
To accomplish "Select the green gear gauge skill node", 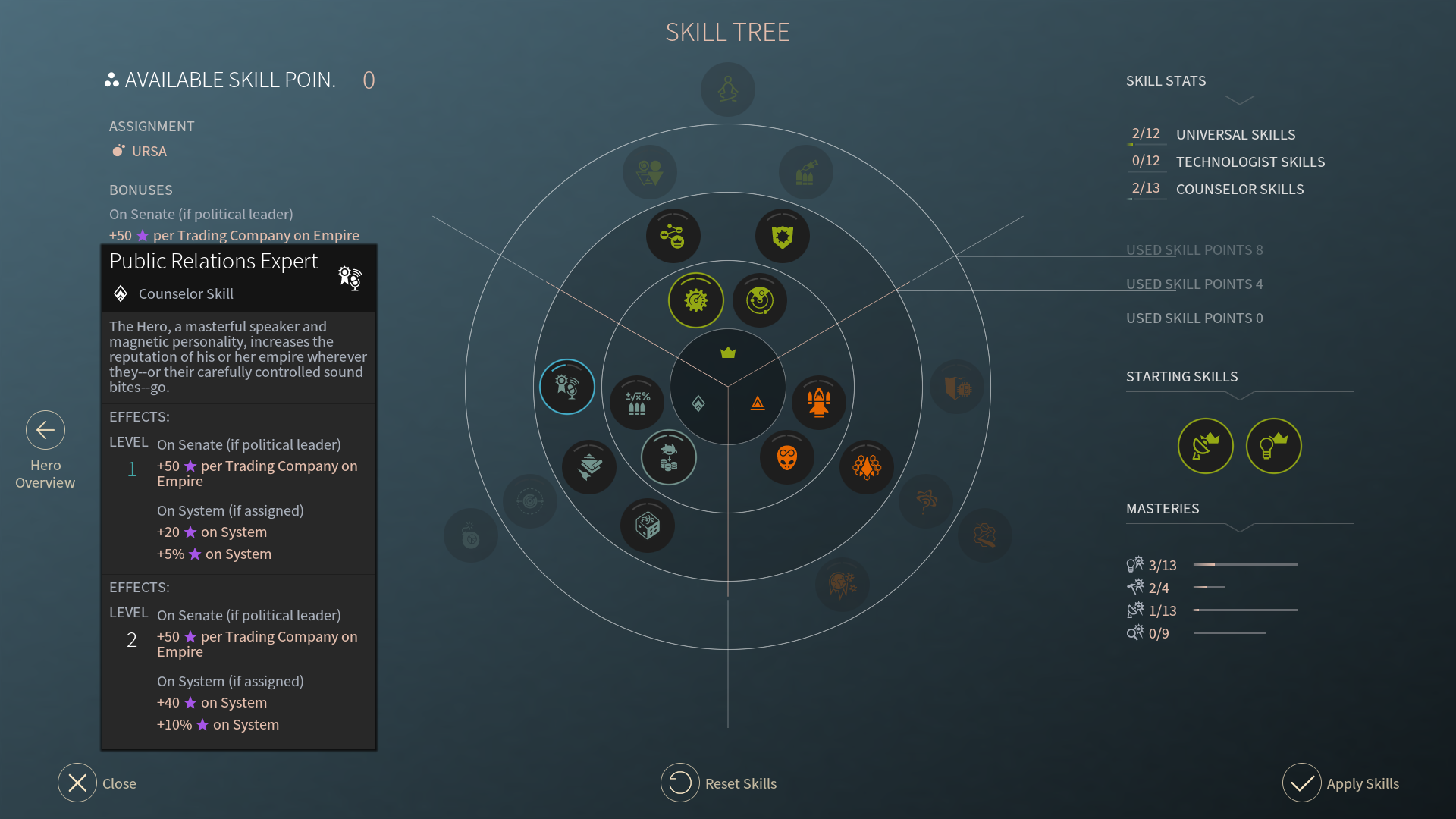I will click(696, 300).
